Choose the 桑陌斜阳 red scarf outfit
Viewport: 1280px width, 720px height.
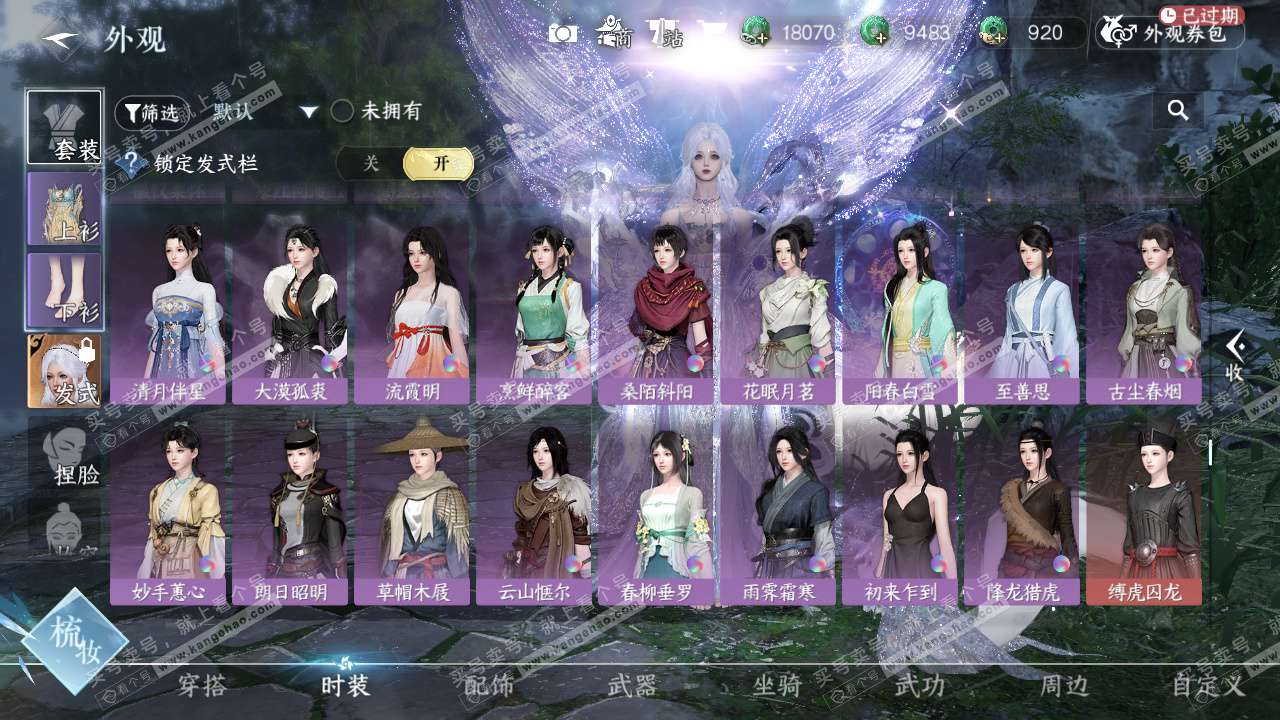(656, 310)
